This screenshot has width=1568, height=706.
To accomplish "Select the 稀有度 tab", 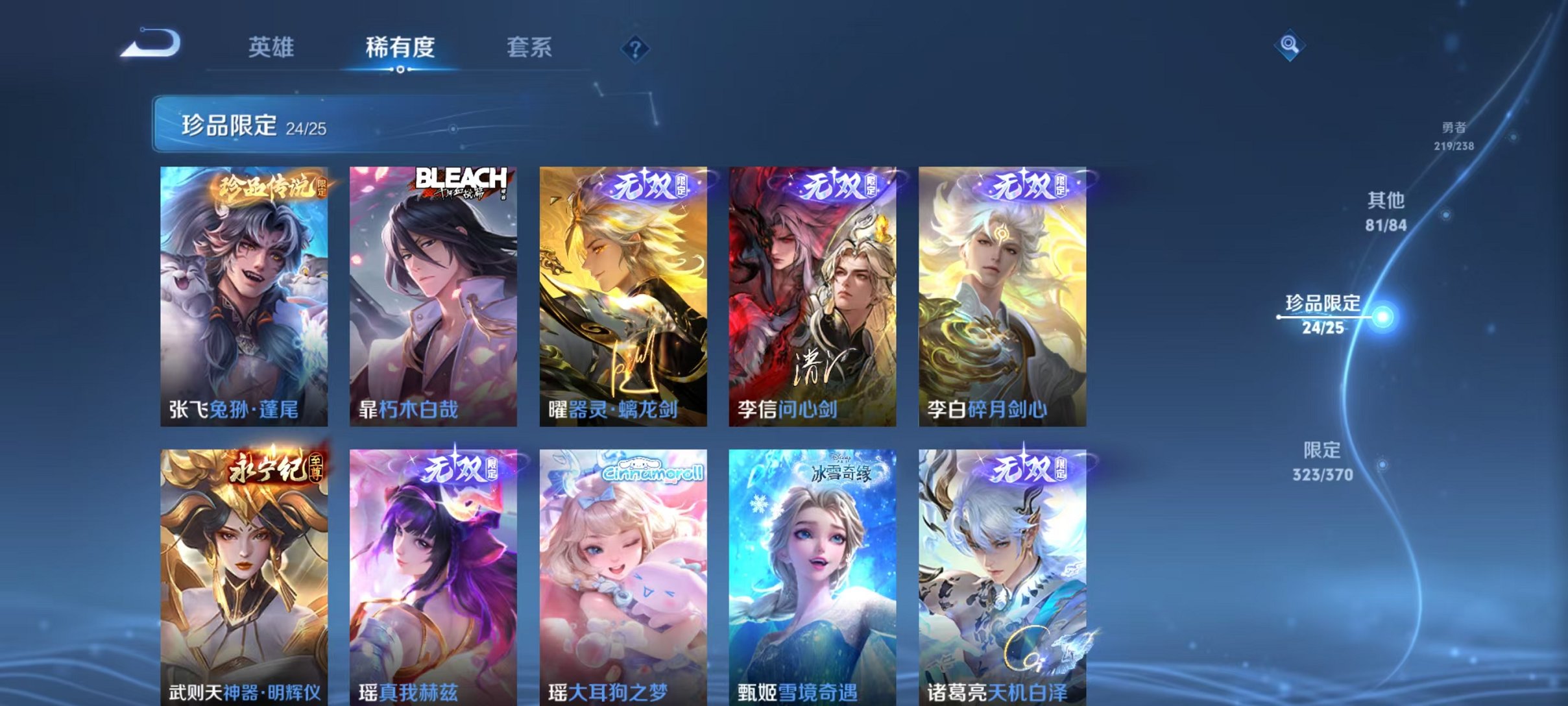I will [x=400, y=47].
